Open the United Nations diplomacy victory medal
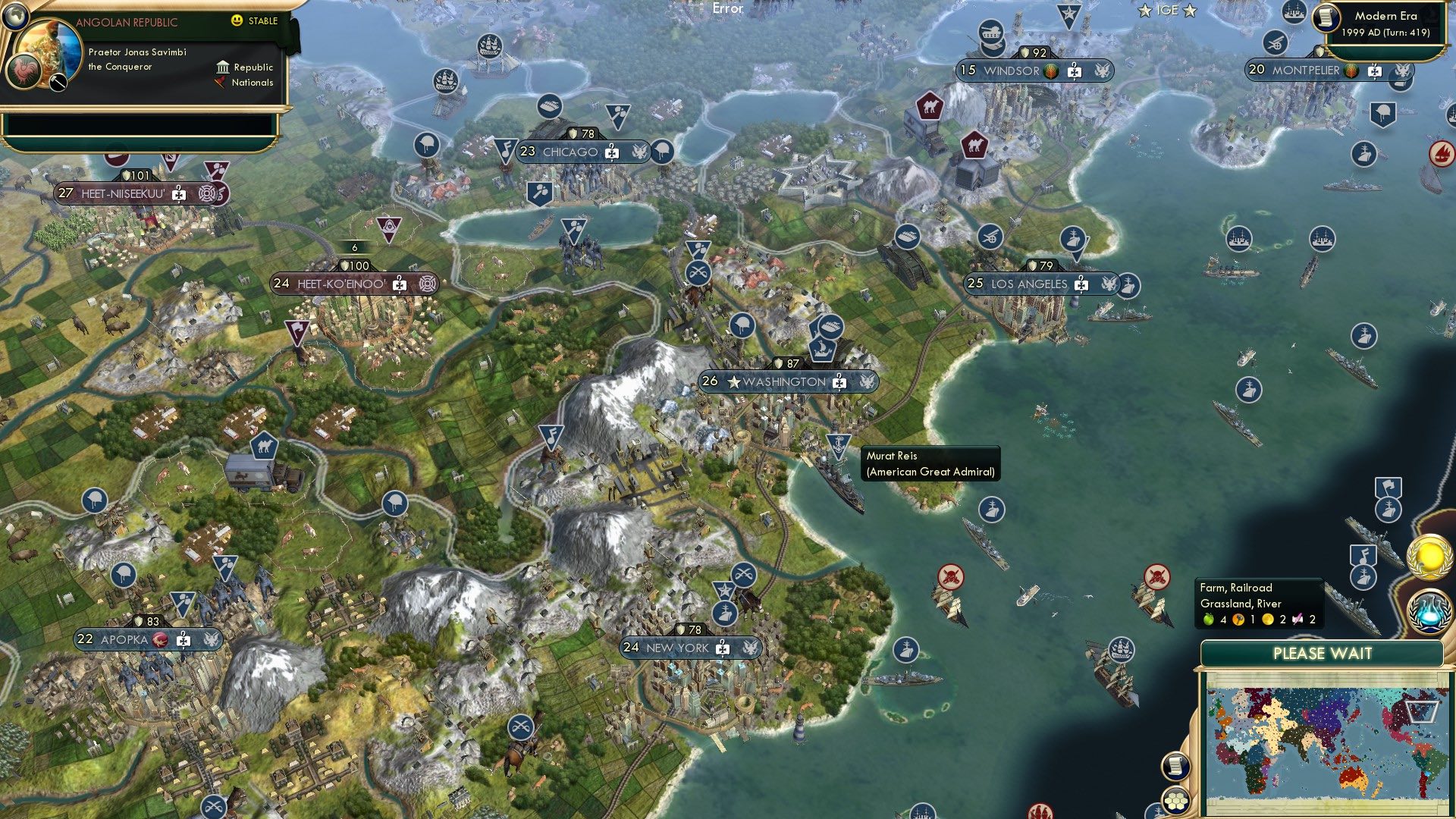Viewport: 1456px width, 819px height. [x=1428, y=557]
